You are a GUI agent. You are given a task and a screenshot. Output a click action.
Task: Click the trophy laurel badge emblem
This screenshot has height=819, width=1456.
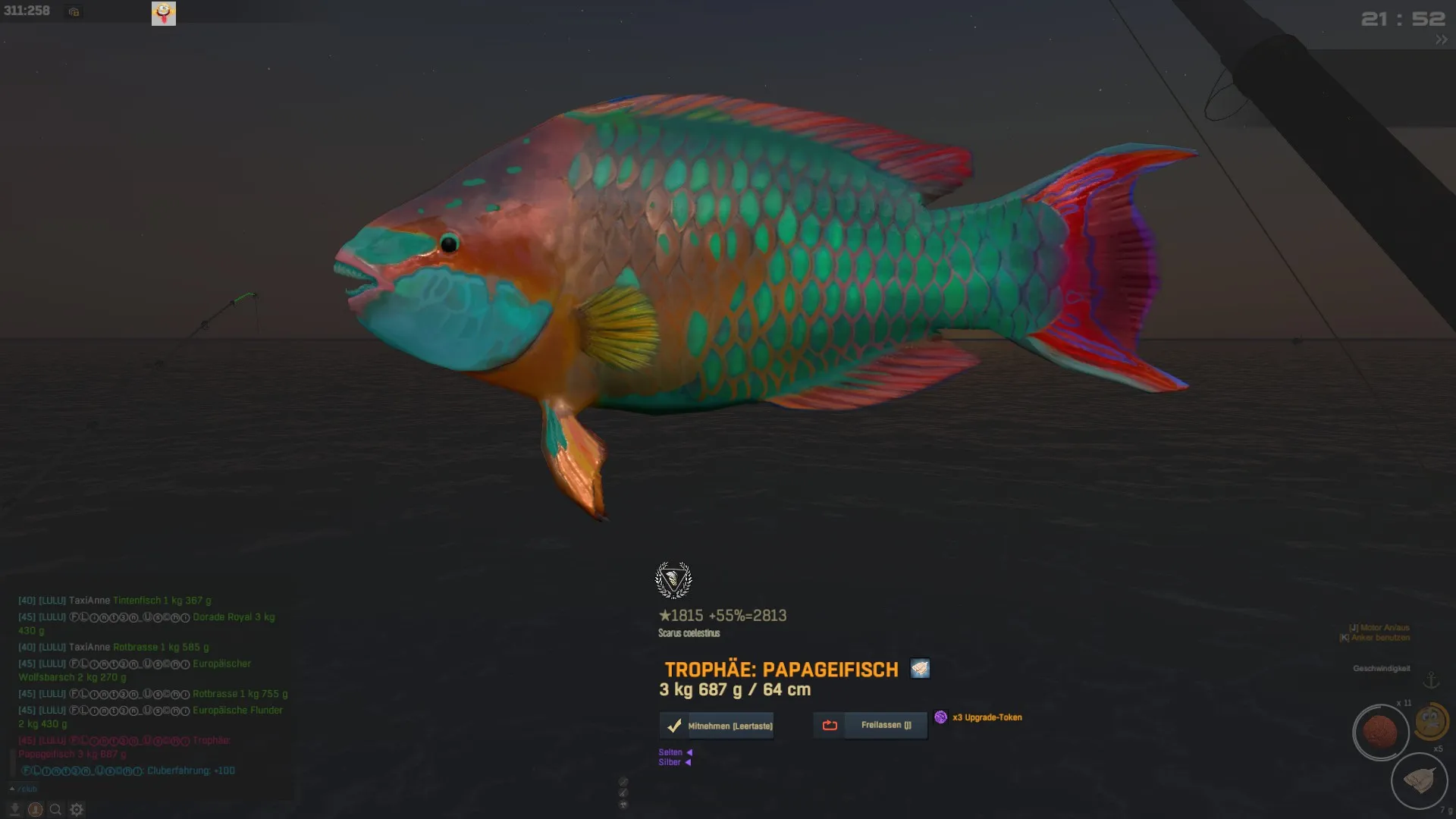673,580
